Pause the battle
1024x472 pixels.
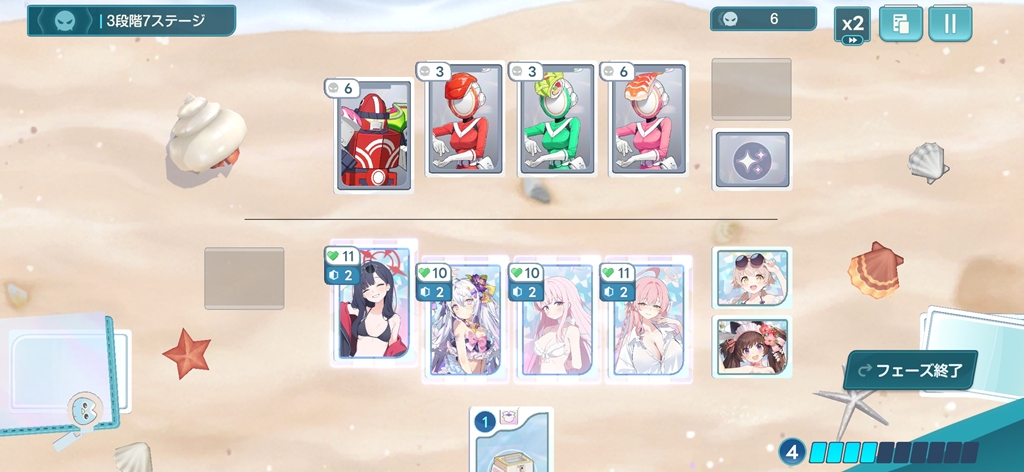[x=950, y=24]
